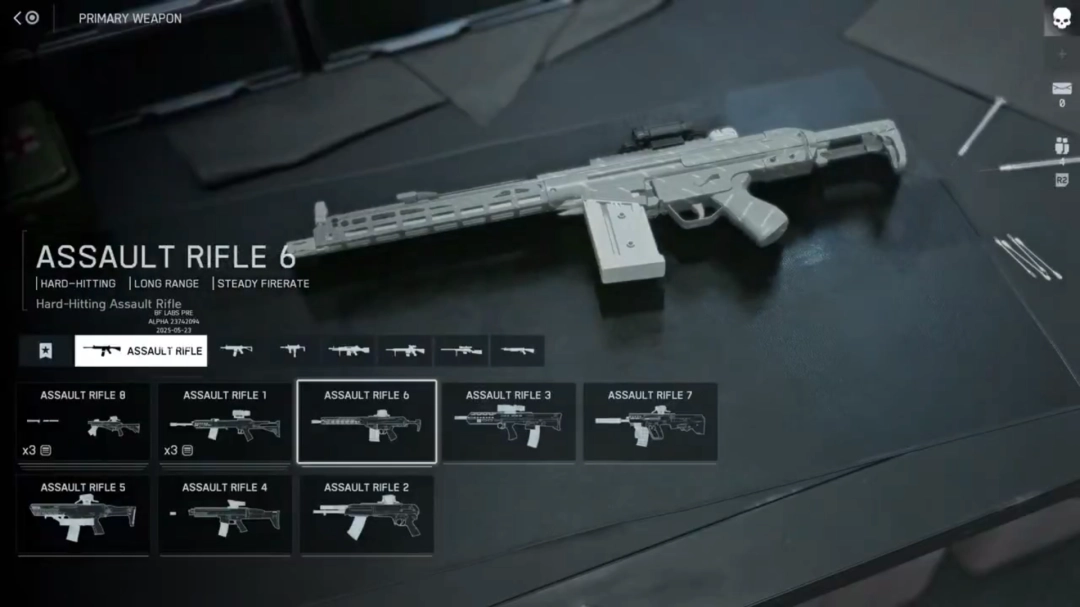Select the Assault Rifle category tab
The image size is (1080, 607).
click(141, 351)
